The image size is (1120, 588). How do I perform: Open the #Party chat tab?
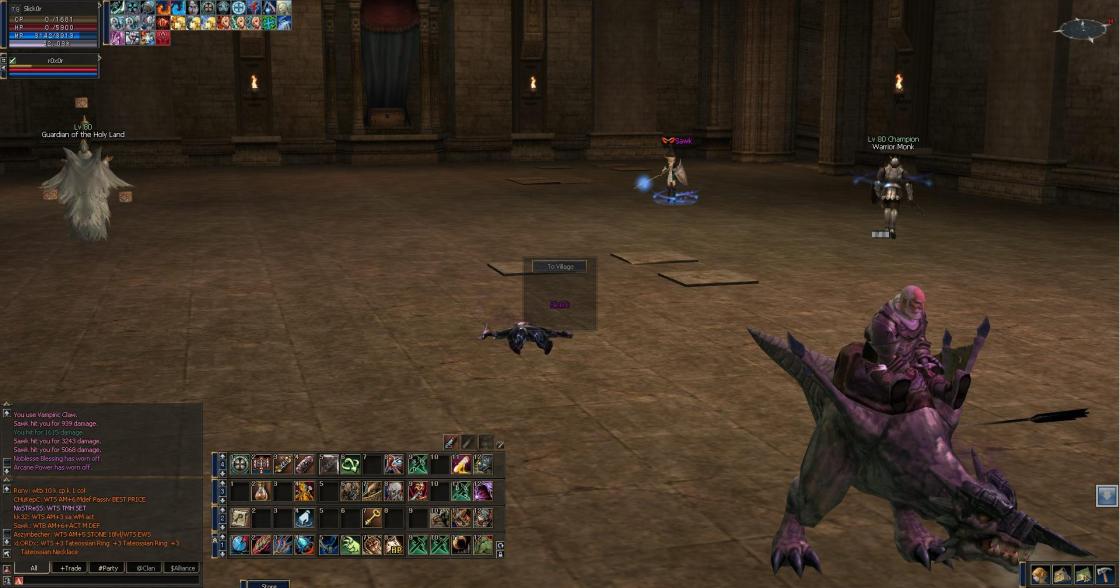[108, 568]
